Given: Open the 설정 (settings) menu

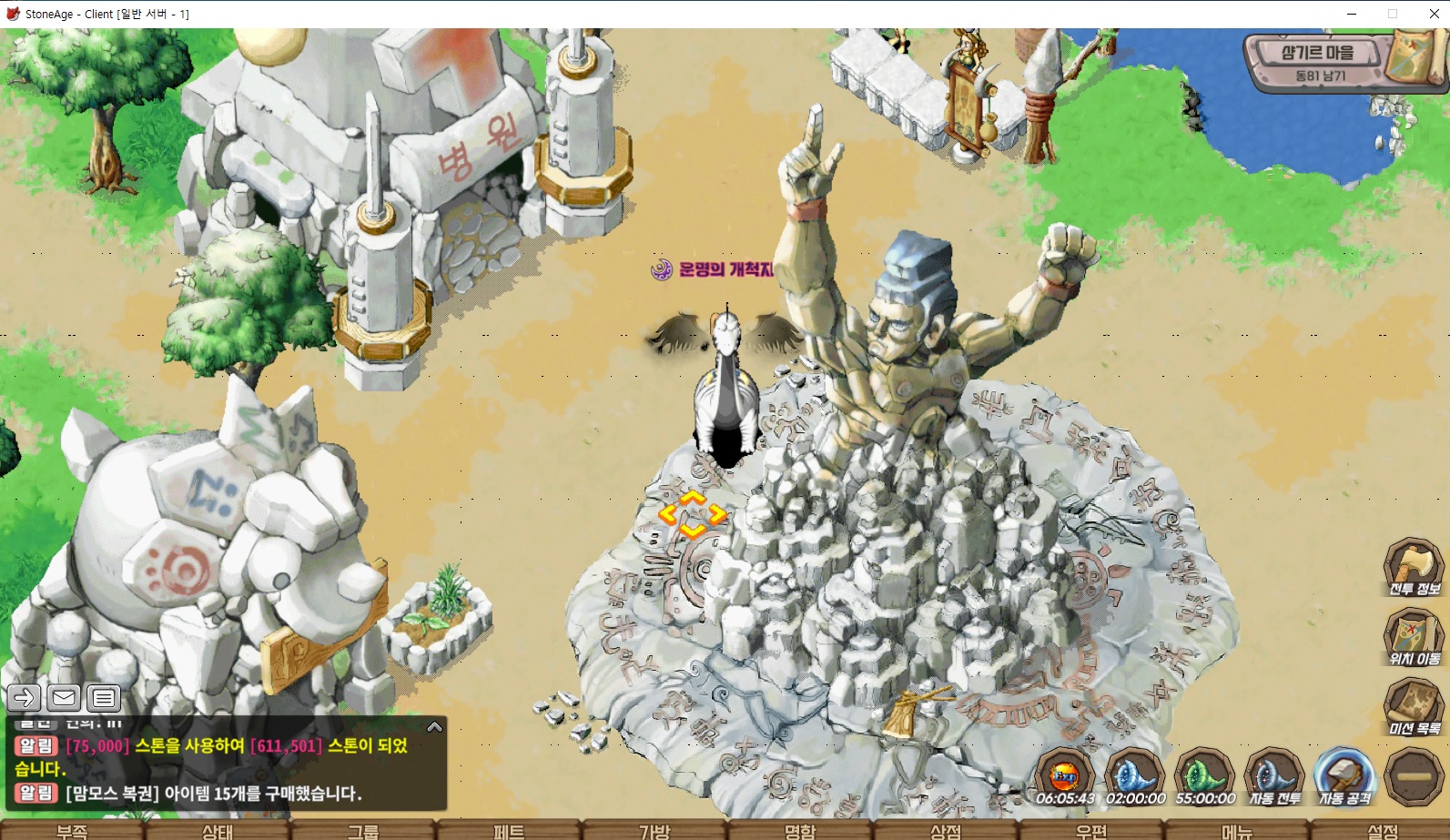Looking at the screenshot, I should tap(1383, 830).
